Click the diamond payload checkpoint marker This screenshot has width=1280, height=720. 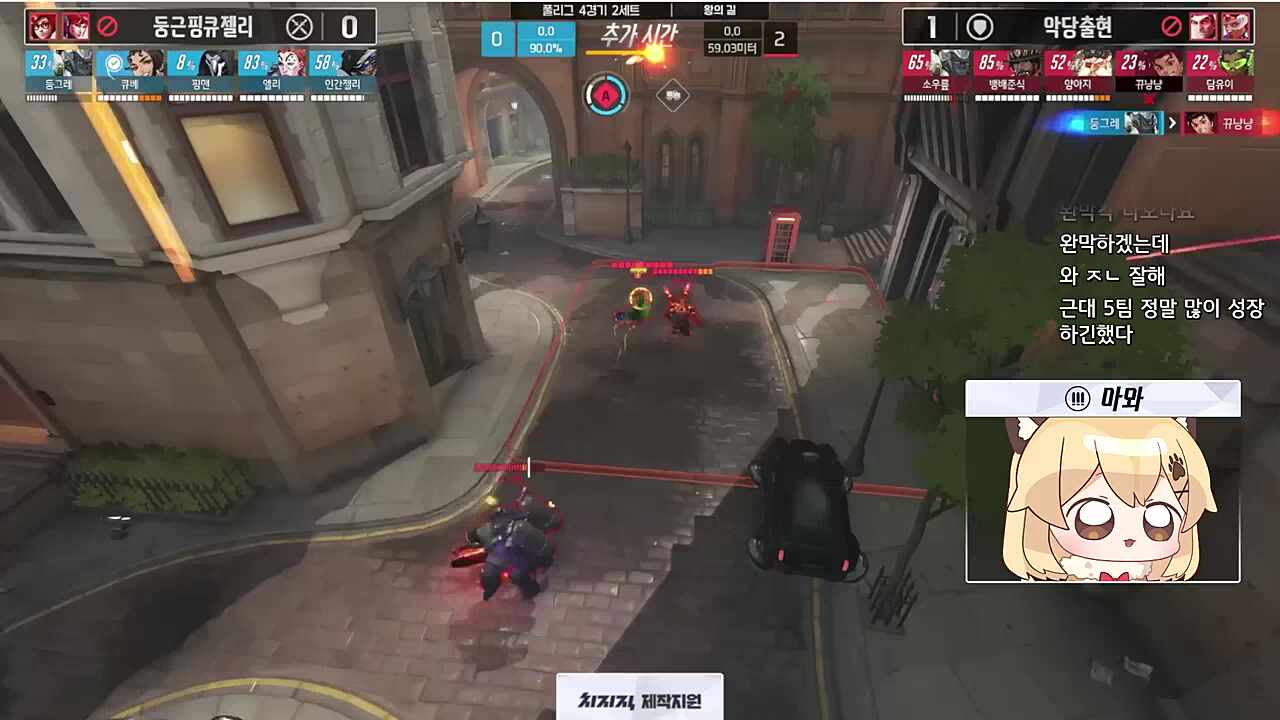pyautogui.click(x=672, y=97)
